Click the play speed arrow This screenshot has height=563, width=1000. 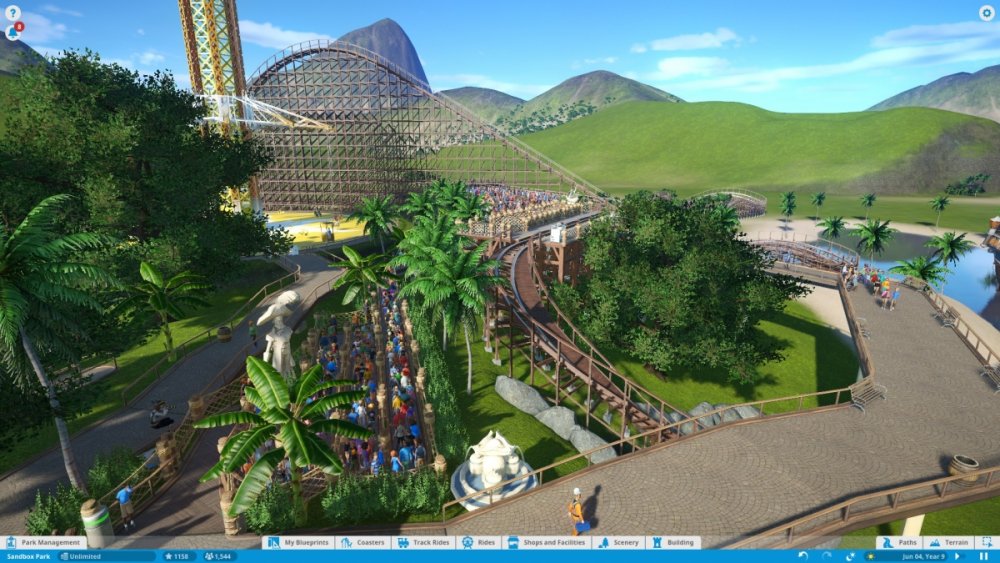957,556
